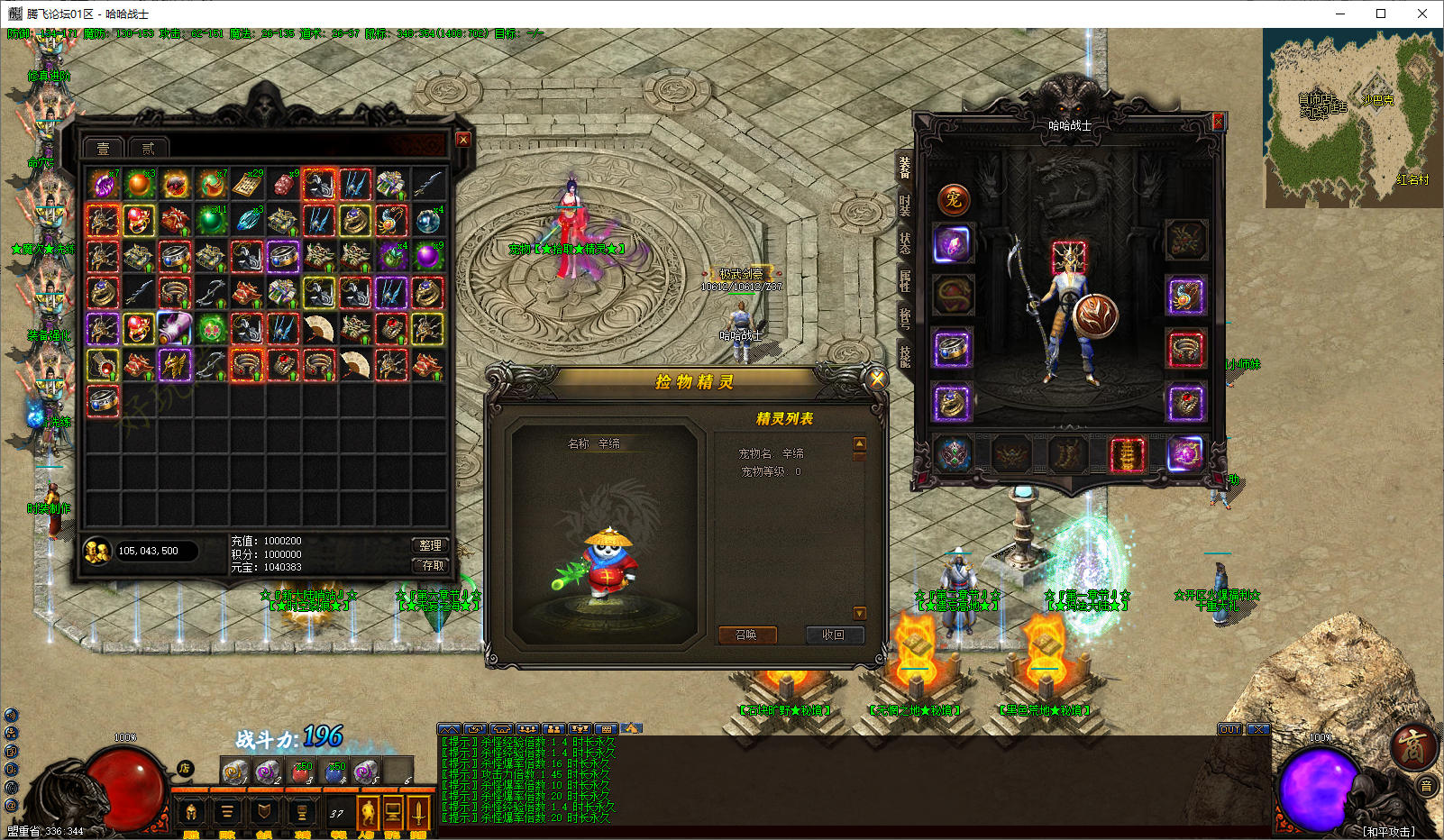The height and width of the screenshot is (840, 1444).
Task: Close the inventory bag window
Action: coord(463,140)
